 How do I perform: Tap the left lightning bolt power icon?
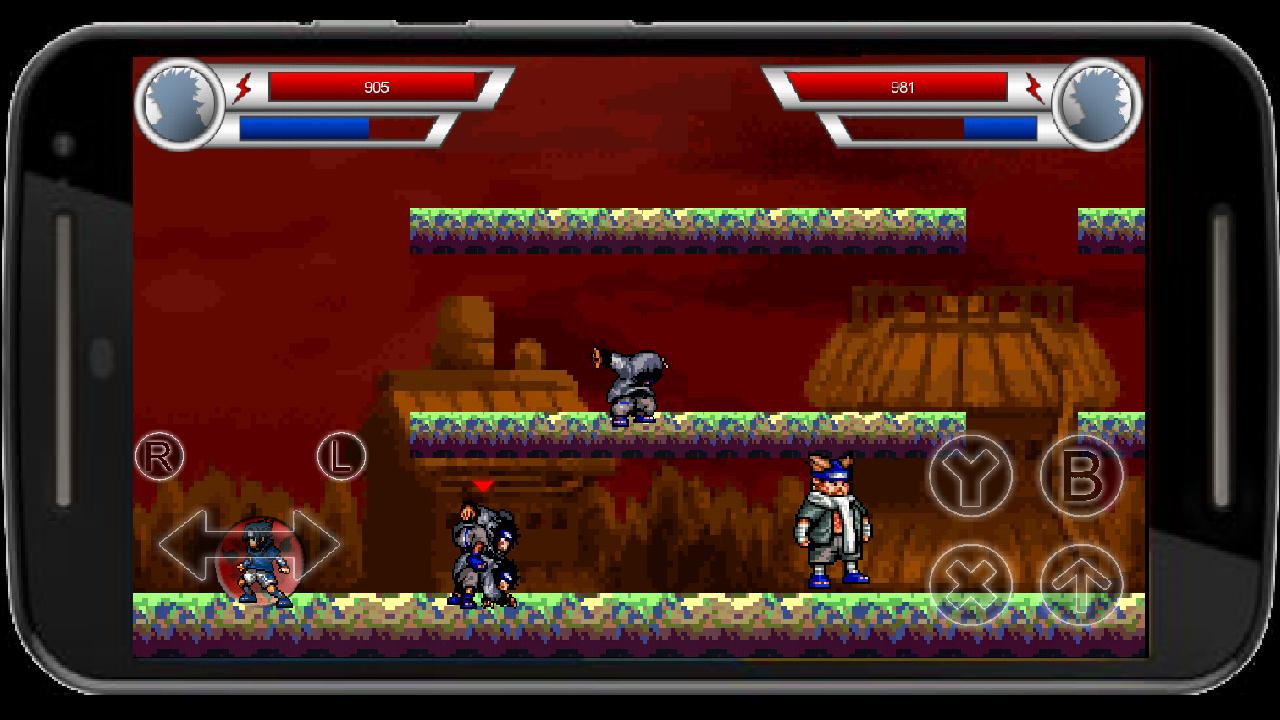tap(241, 87)
